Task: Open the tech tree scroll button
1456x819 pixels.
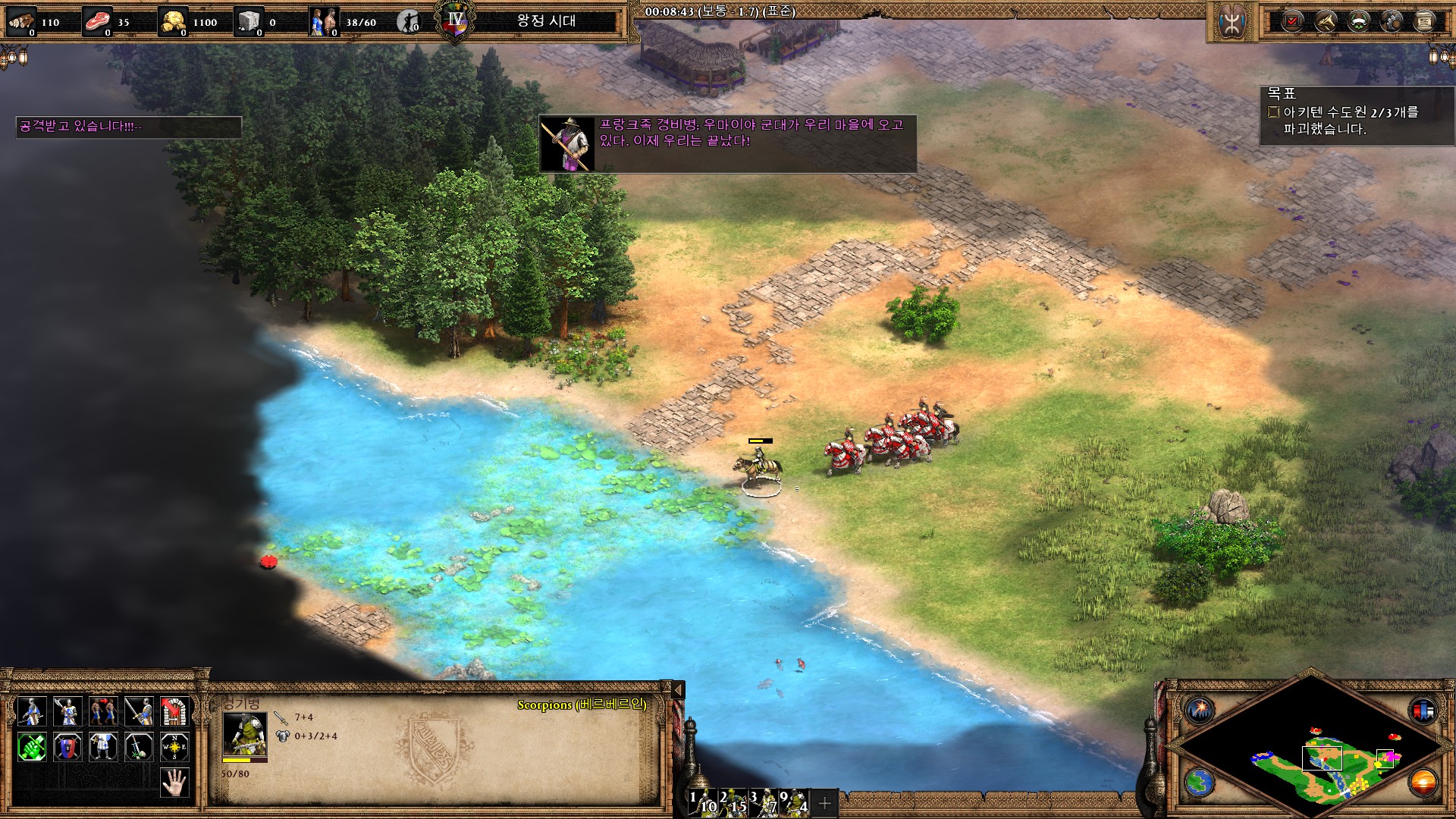Action: pyautogui.click(x=1424, y=21)
